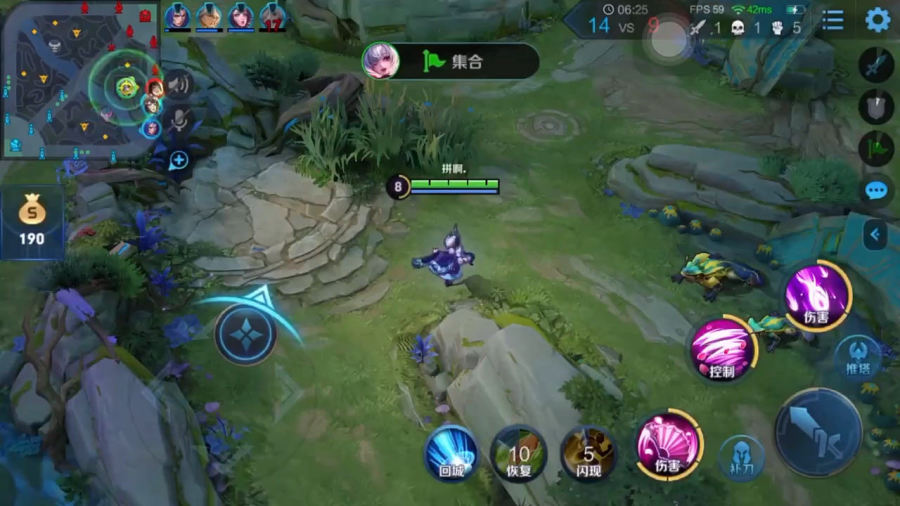
Task: Select the 推塔 push tower button
Action: pyautogui.click(x=857, y=355)
